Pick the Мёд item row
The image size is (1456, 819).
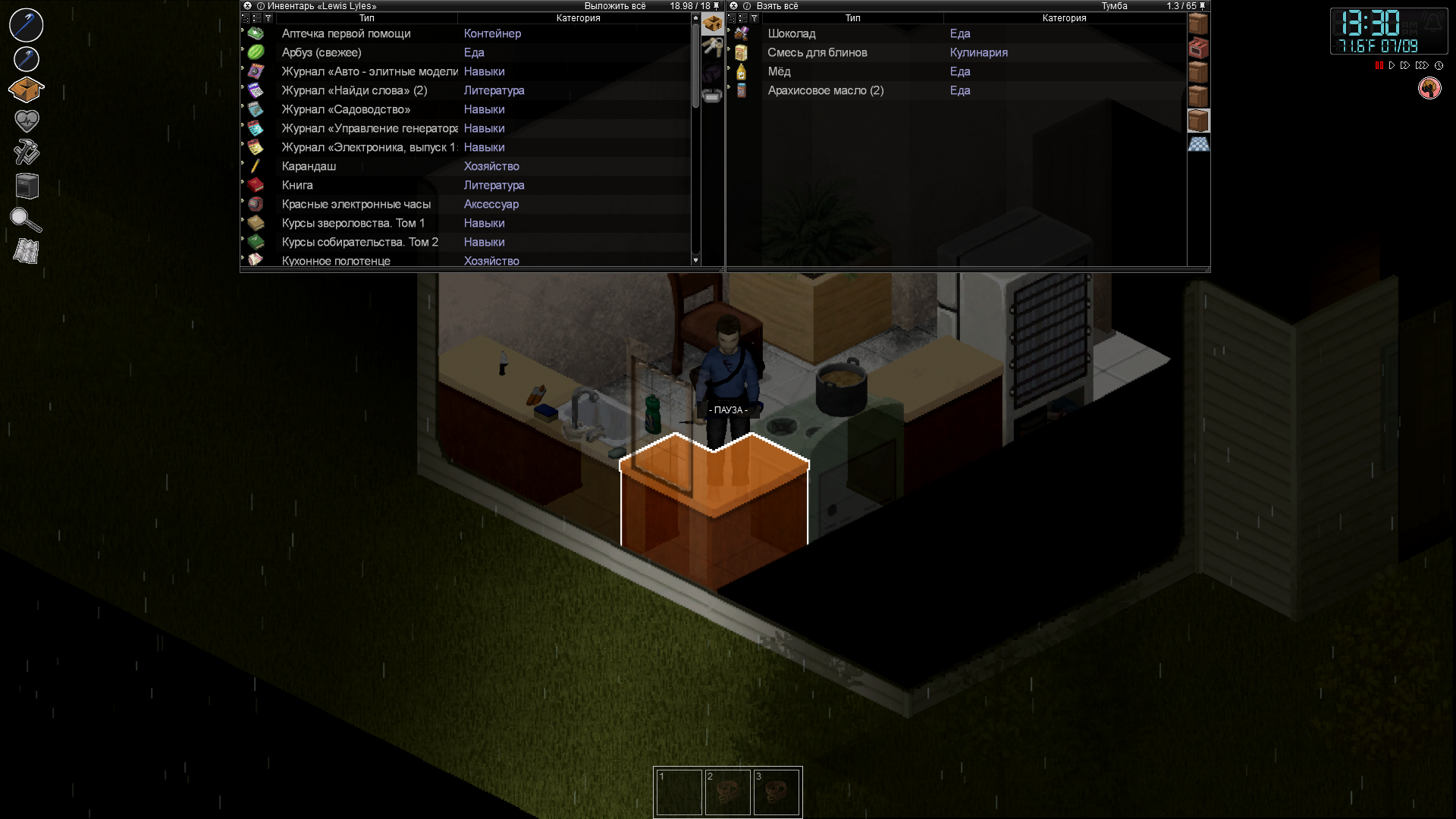pyautogui.click(x=779, y=71)
